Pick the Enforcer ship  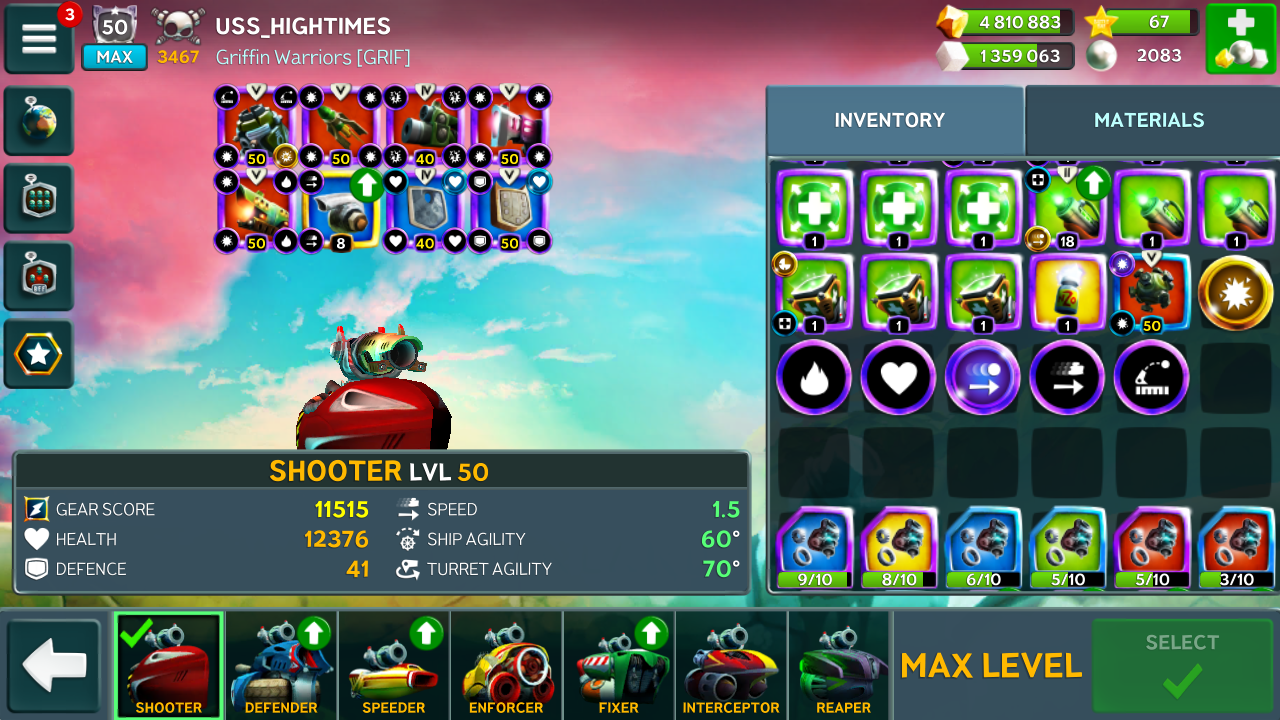(506, 666)
